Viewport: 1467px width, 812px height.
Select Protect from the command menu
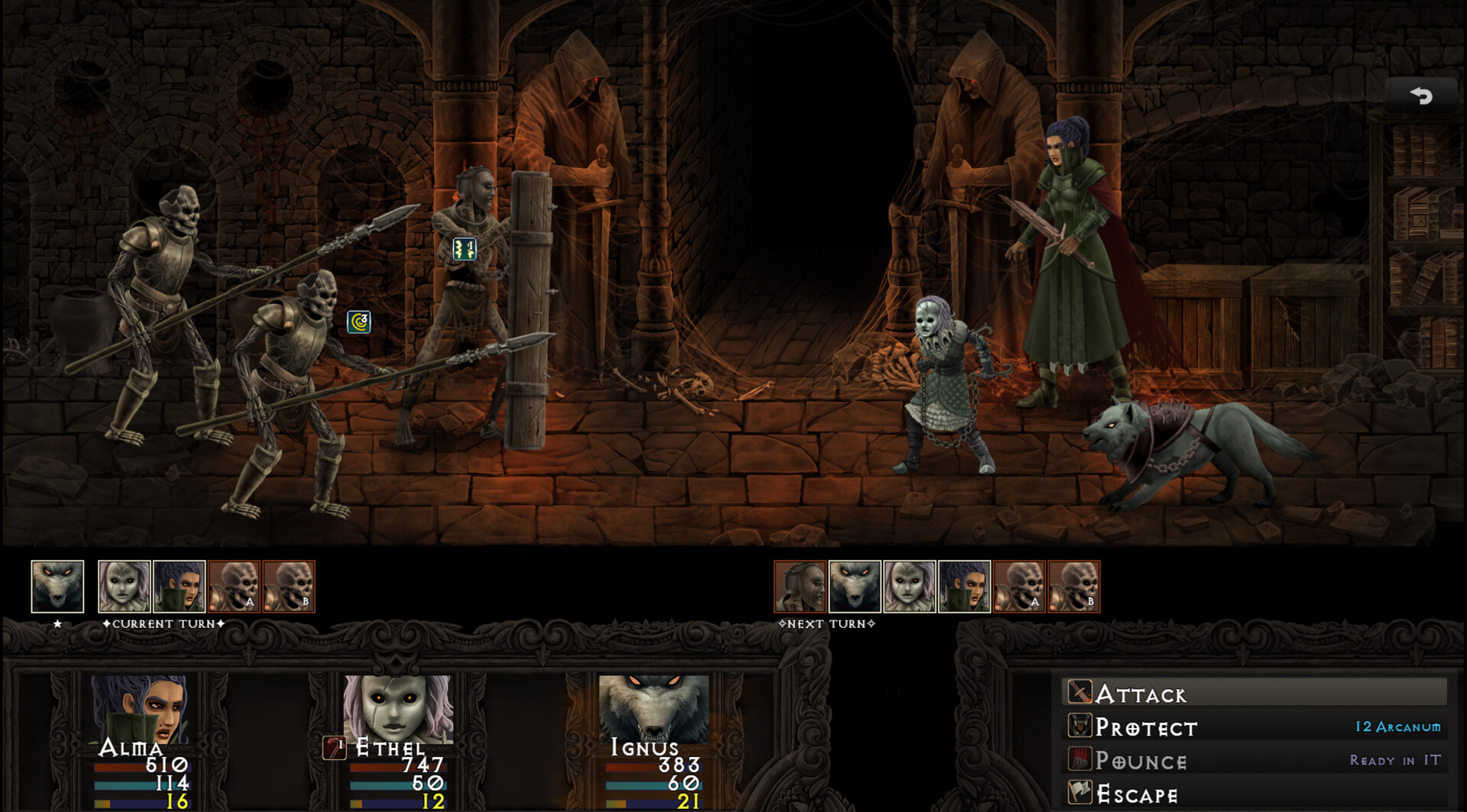(1146, 728)
